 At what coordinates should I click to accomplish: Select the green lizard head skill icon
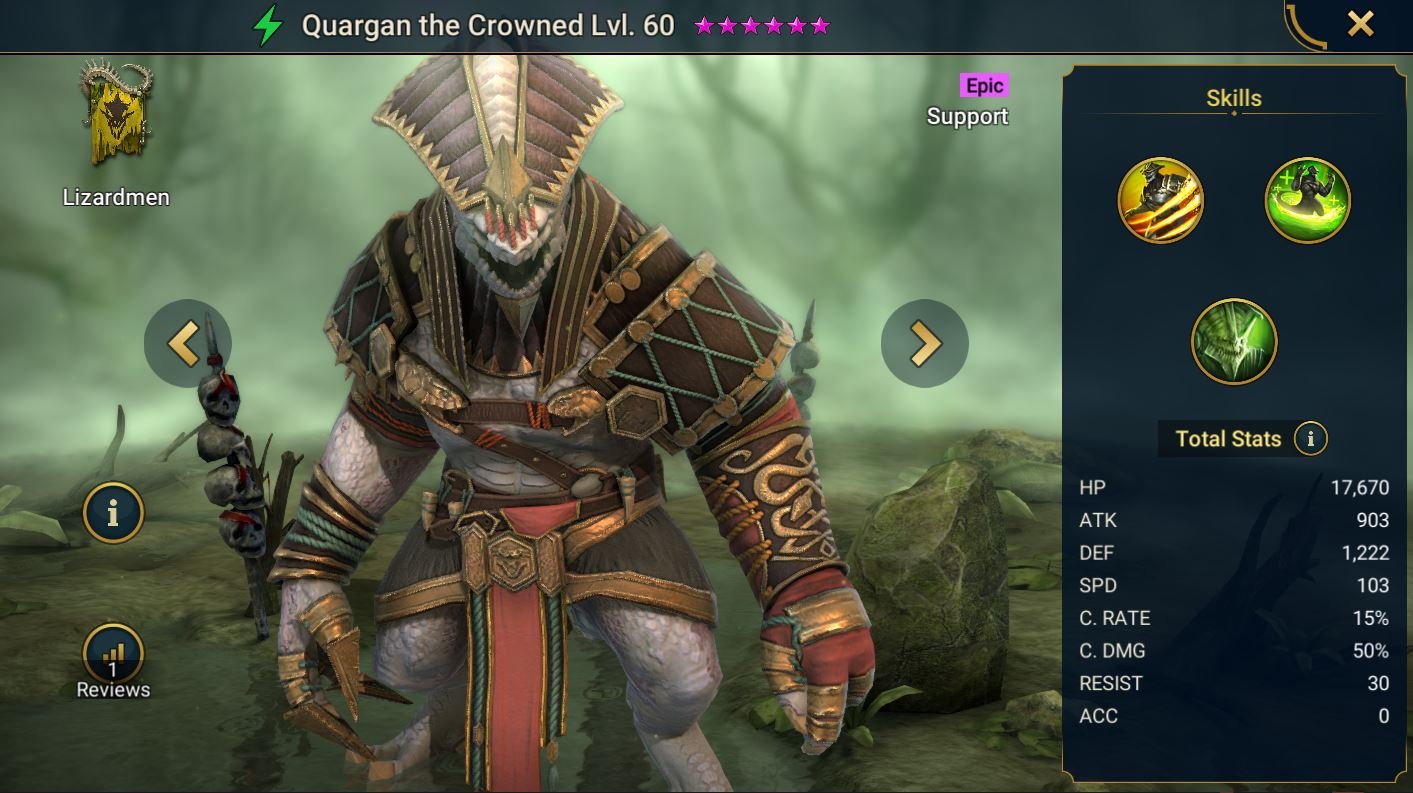(x=1234, y=341)
